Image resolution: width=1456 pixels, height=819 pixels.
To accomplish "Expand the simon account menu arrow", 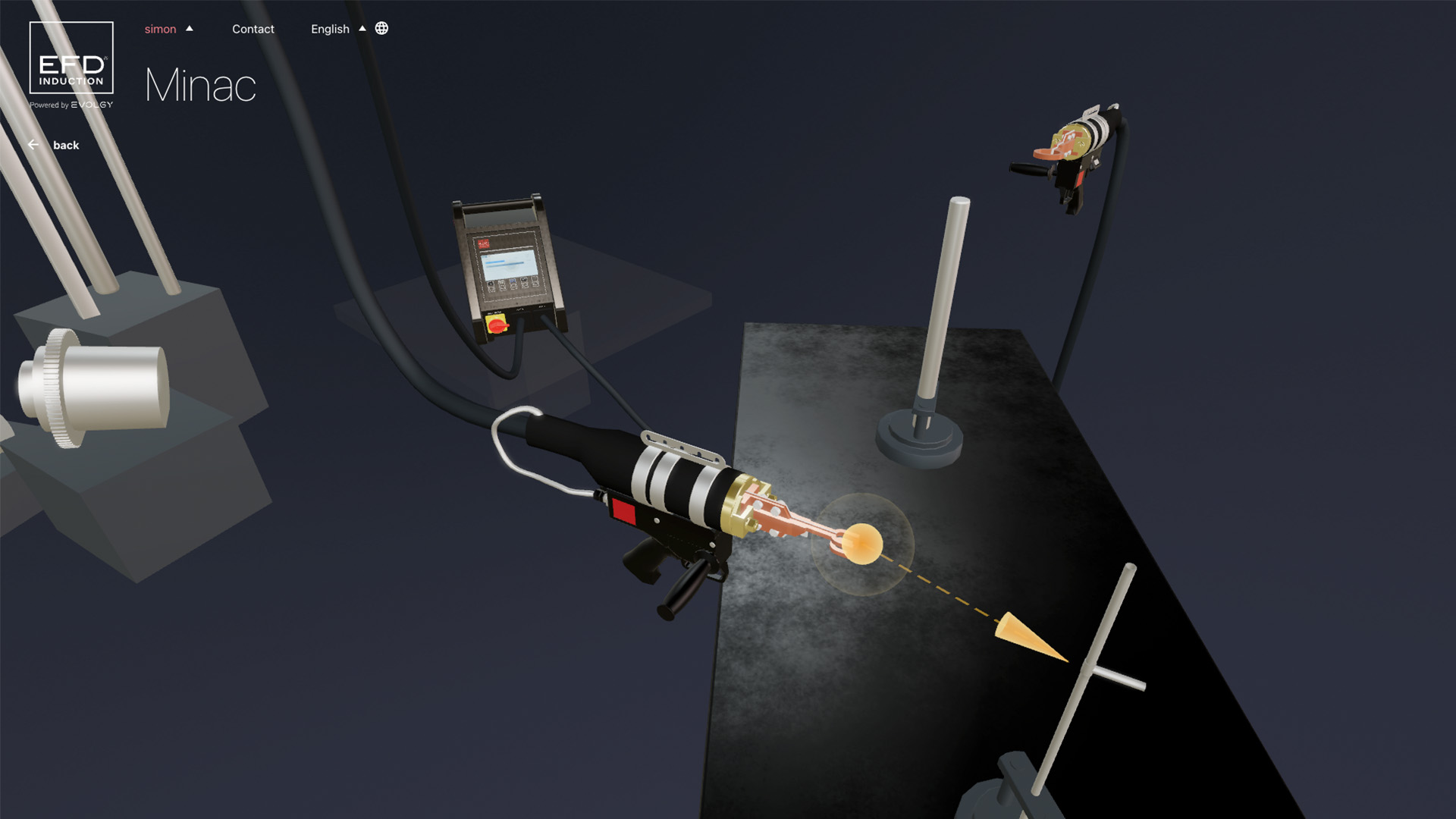I will 190,28.
